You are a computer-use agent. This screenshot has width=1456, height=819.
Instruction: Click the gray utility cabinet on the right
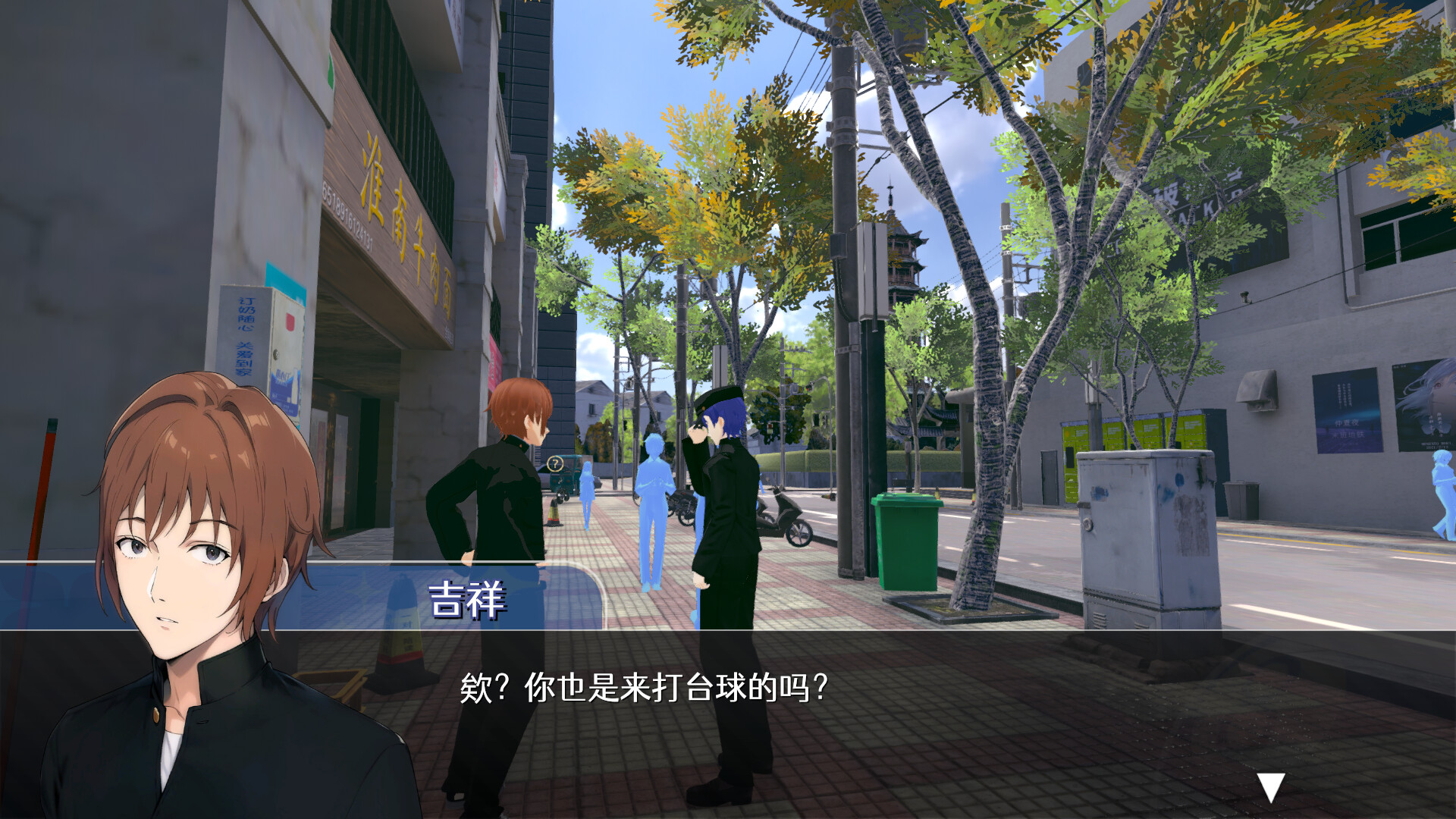tap(1145, 531)
